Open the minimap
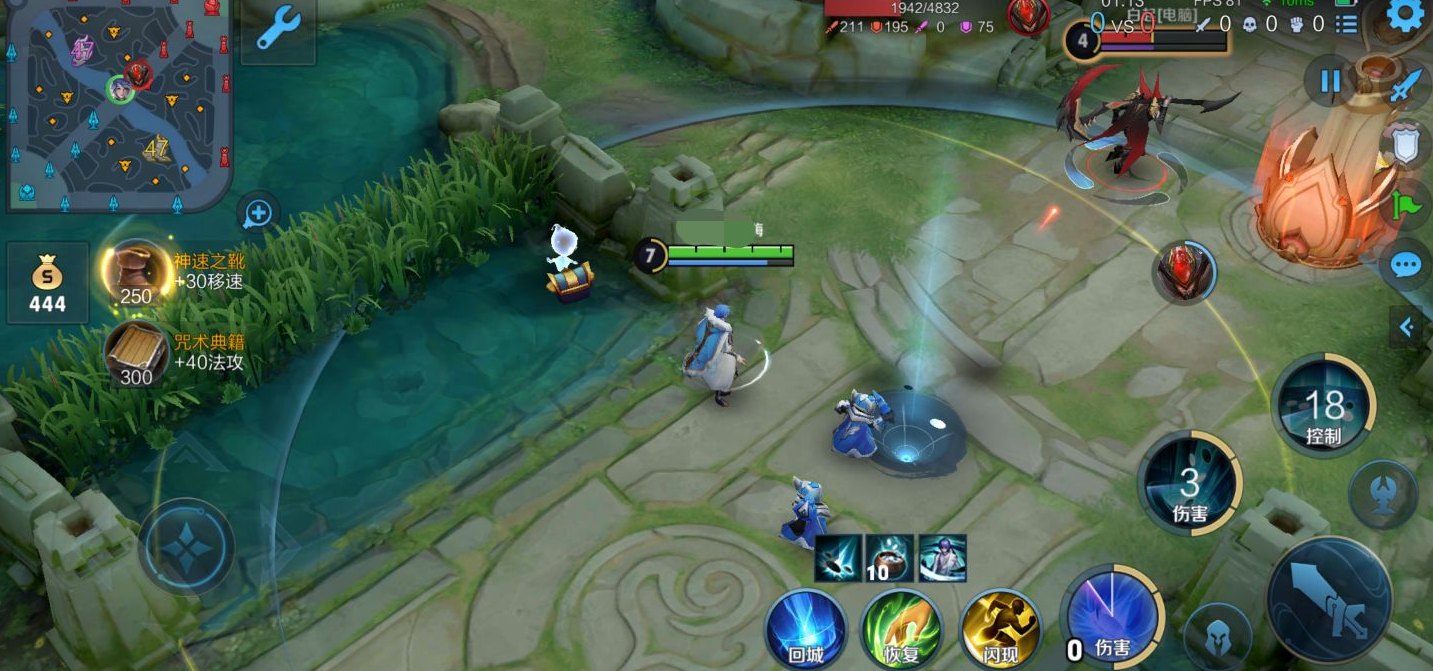Screen dimensions: 1433x671 pos(118,105)
